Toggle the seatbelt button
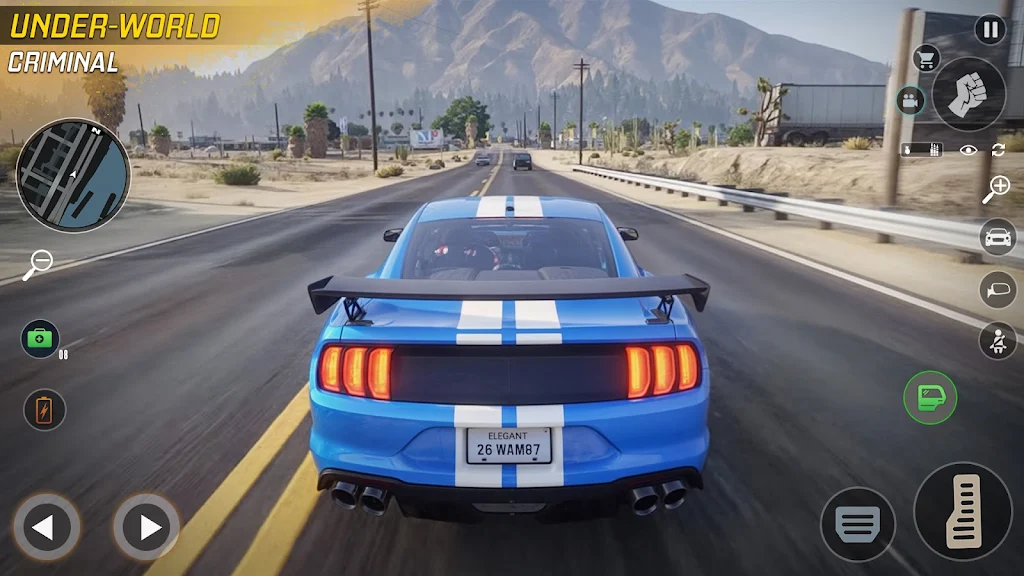This screenshot has height=576, width=1024. coord(997,340)
